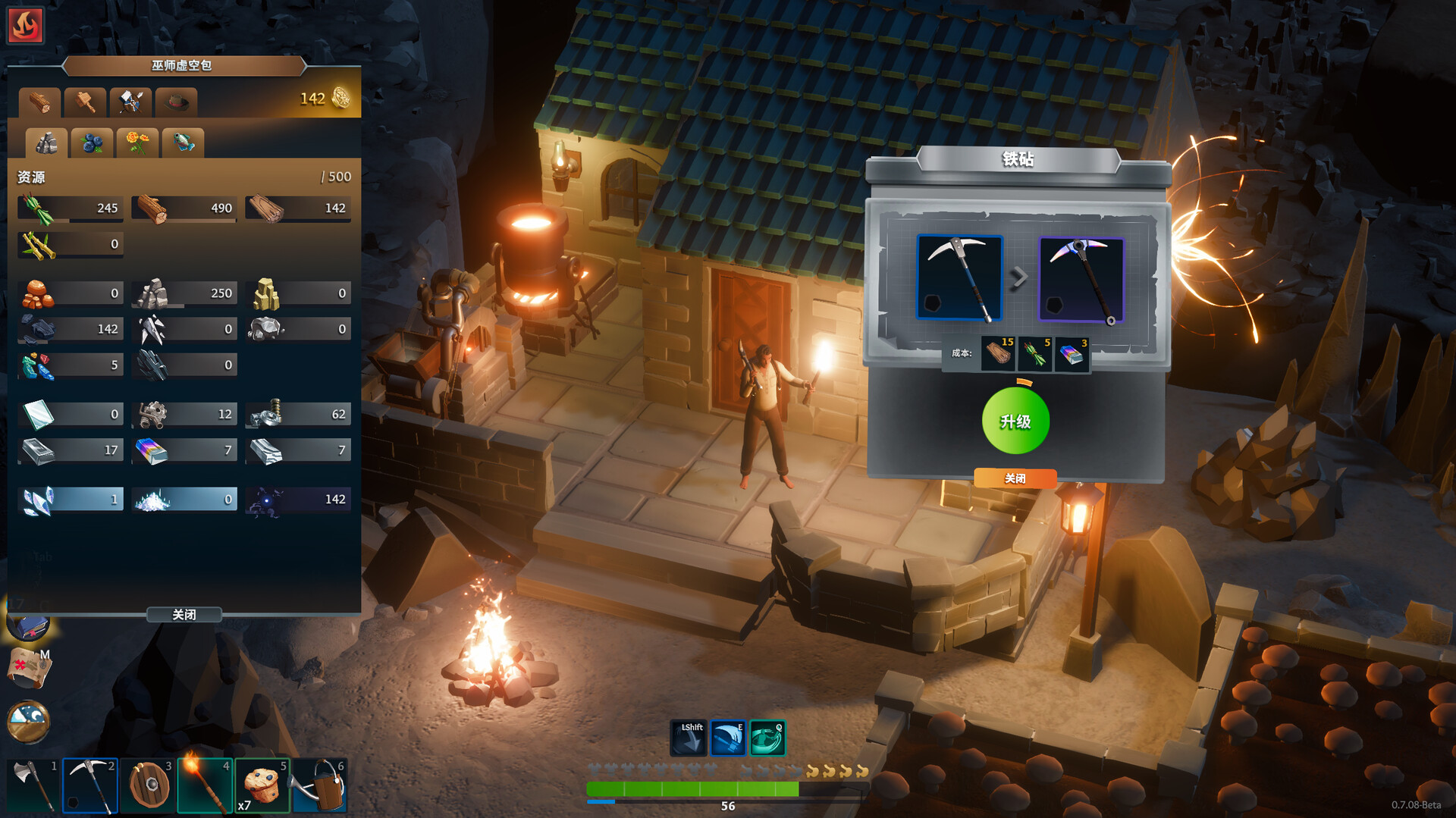1456x818 pixels.
Task: Open the blueberries food sub-tab
Action: [91, 143]
